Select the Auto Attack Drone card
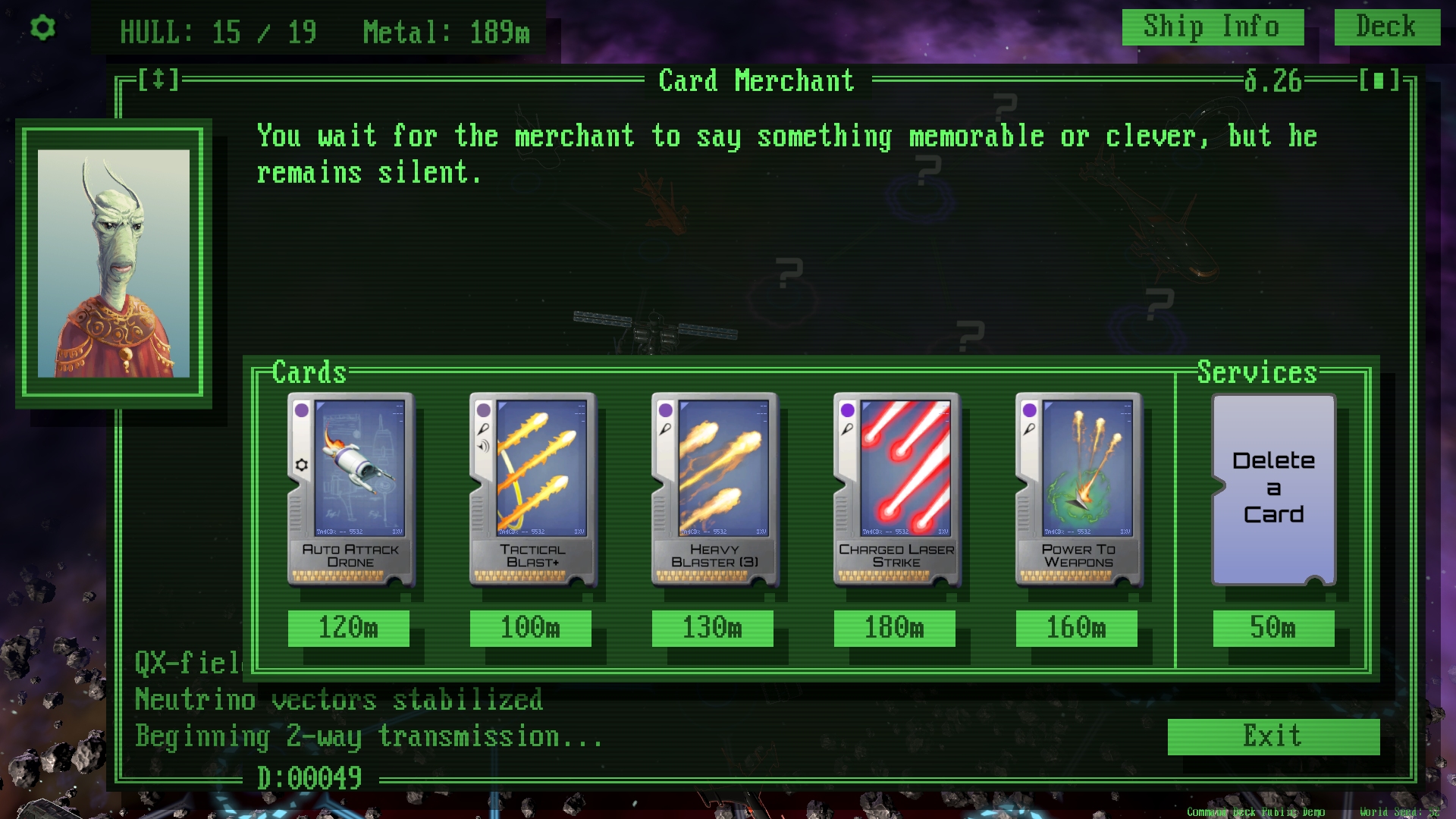 tap(350, 489)
